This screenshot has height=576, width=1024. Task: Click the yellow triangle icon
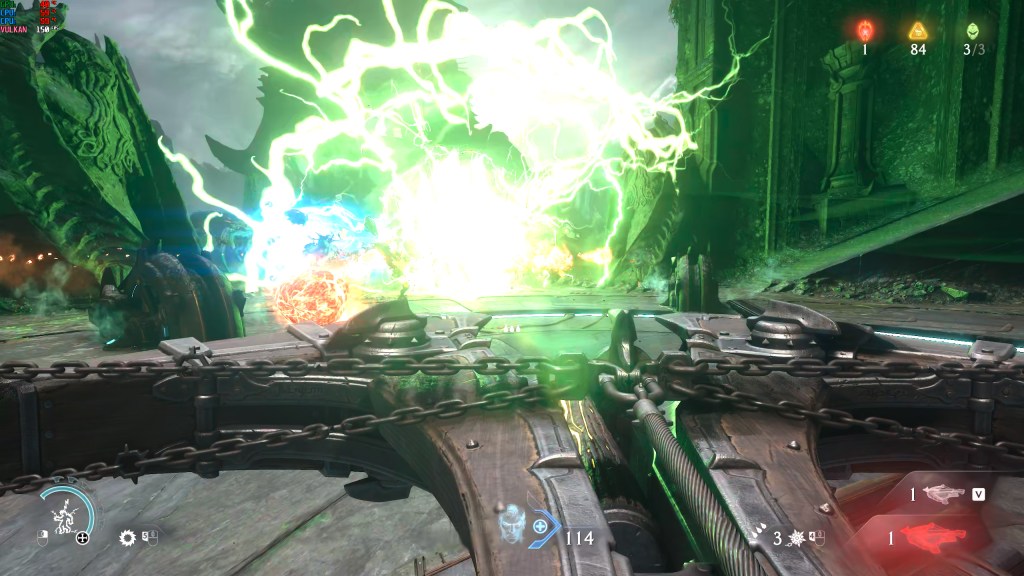pos(918,30)
